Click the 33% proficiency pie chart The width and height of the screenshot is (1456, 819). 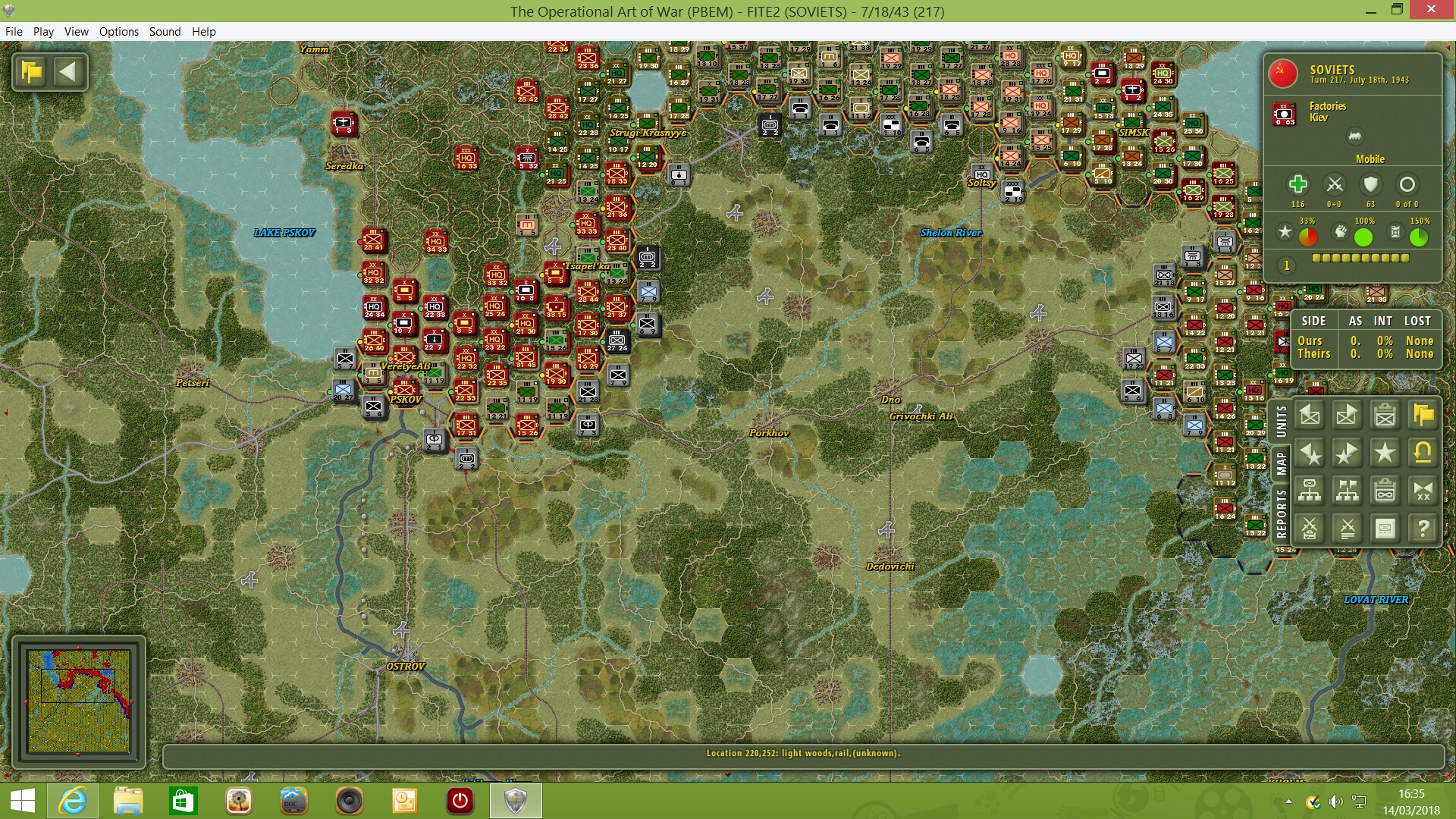point(1307,236)
